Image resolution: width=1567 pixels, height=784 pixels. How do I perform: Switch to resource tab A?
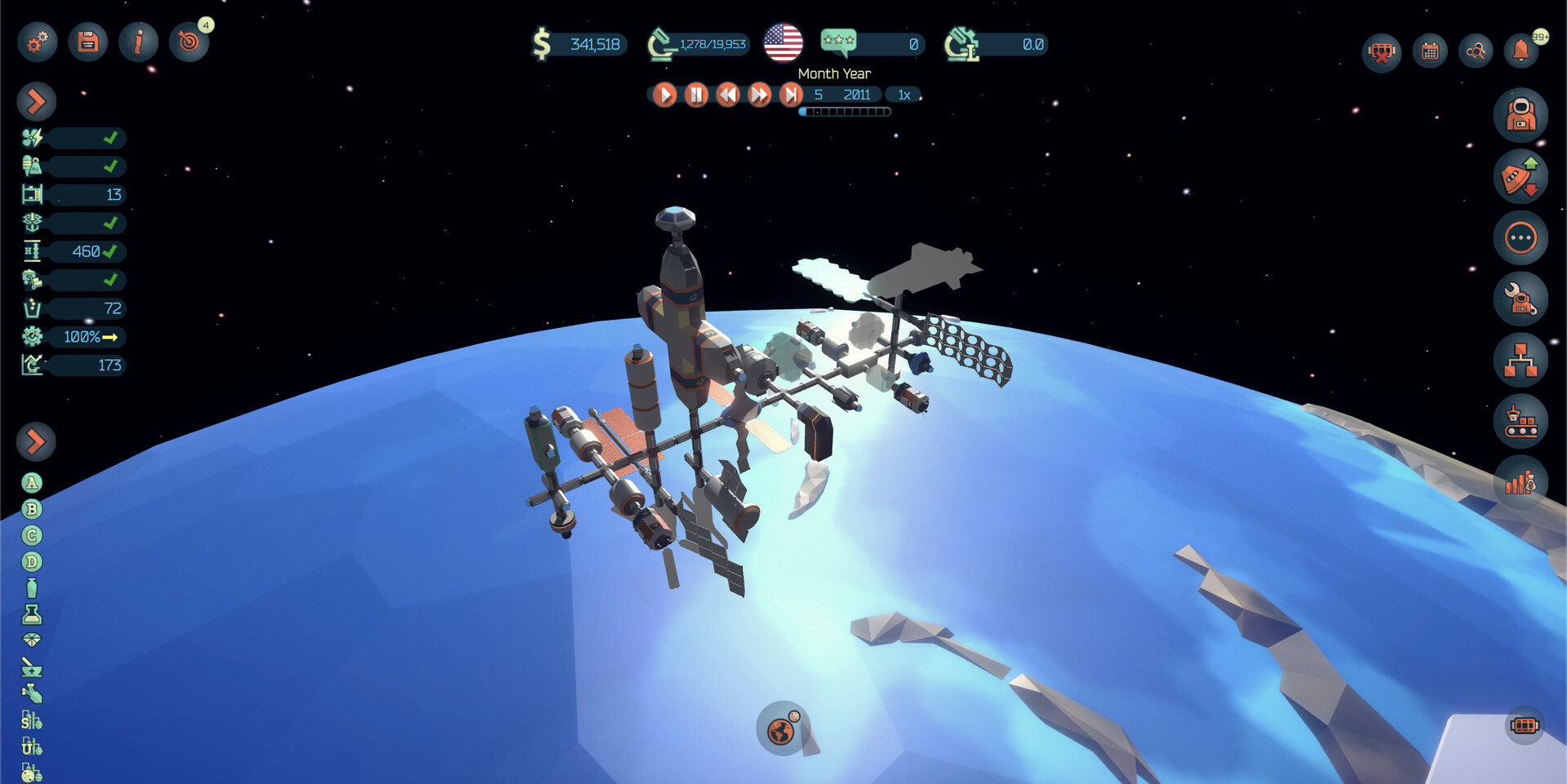[31, 483]
